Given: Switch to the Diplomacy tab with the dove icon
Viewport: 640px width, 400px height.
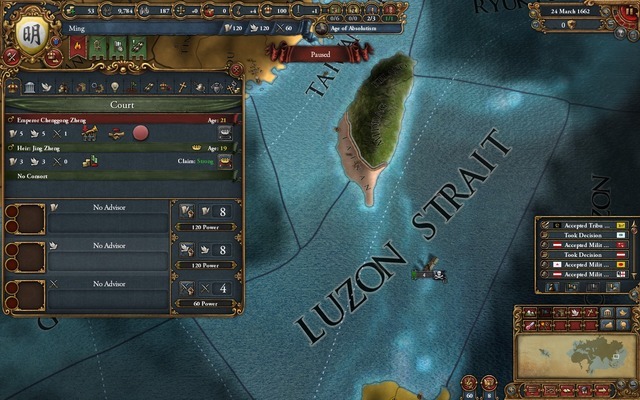Looking at the screenshot, I should 47,88.
